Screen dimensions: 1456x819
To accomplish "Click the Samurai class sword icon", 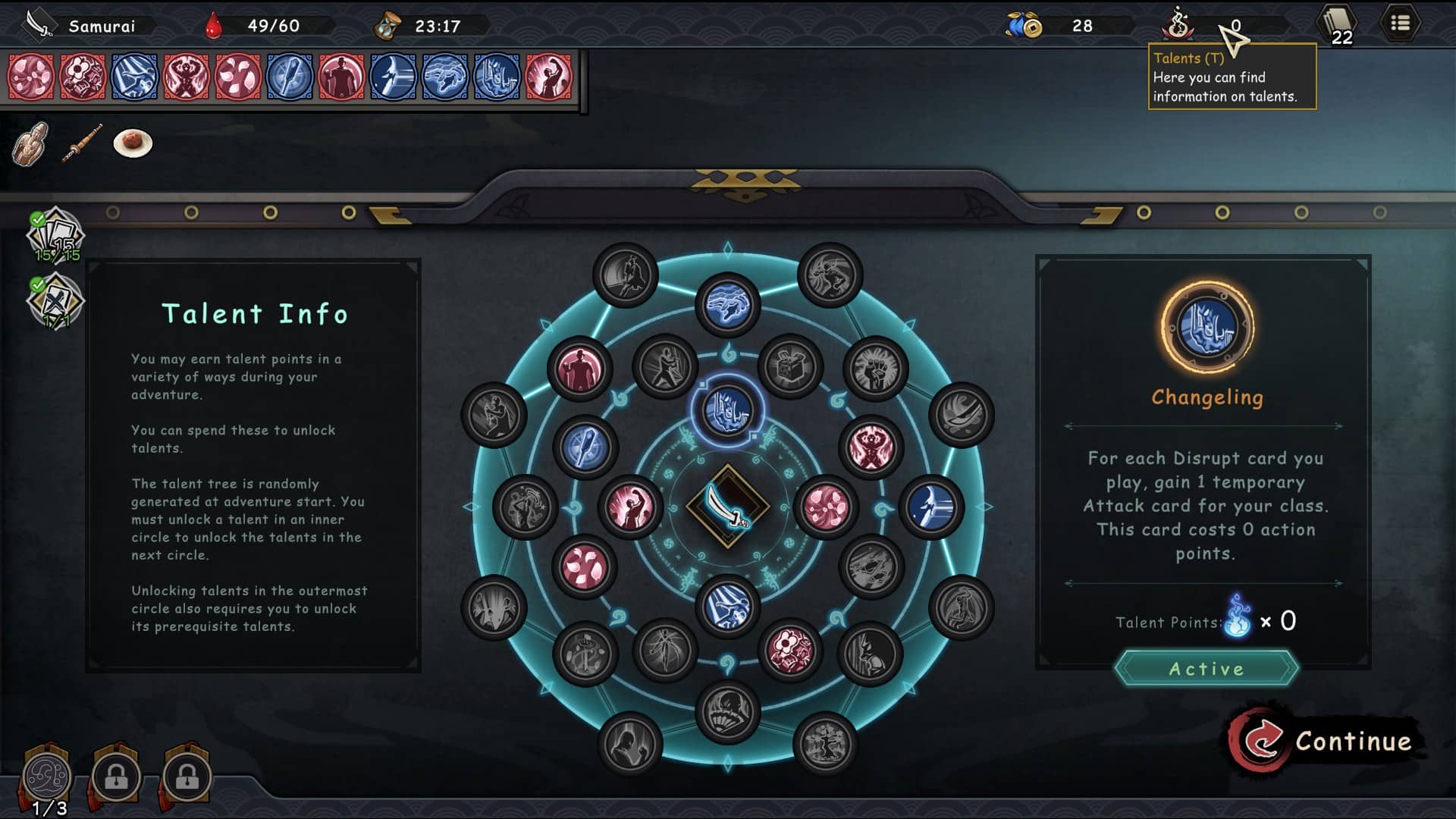I will pyautogui.click(x=38, y=24).
